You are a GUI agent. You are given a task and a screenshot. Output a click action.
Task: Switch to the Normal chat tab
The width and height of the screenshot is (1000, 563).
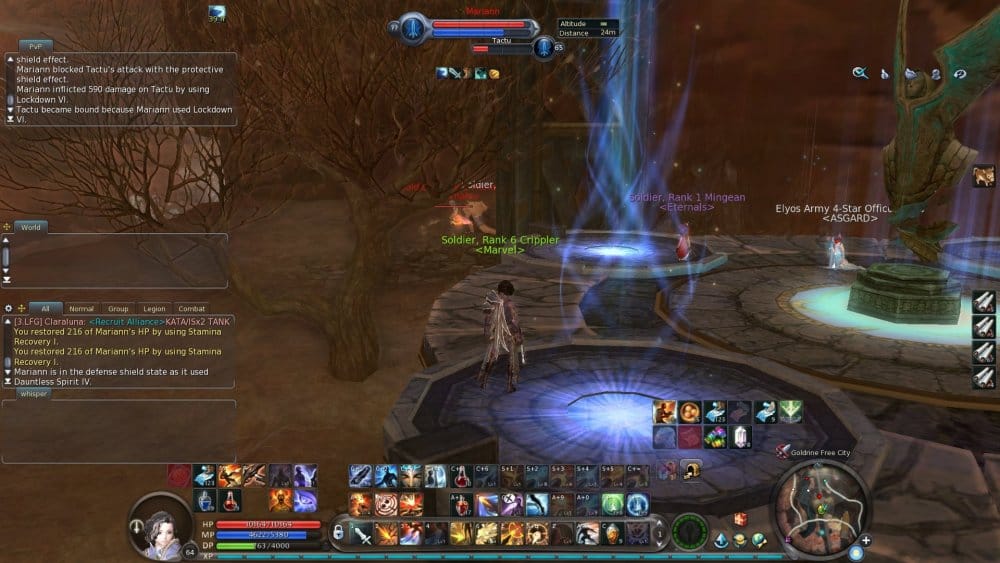81,309
